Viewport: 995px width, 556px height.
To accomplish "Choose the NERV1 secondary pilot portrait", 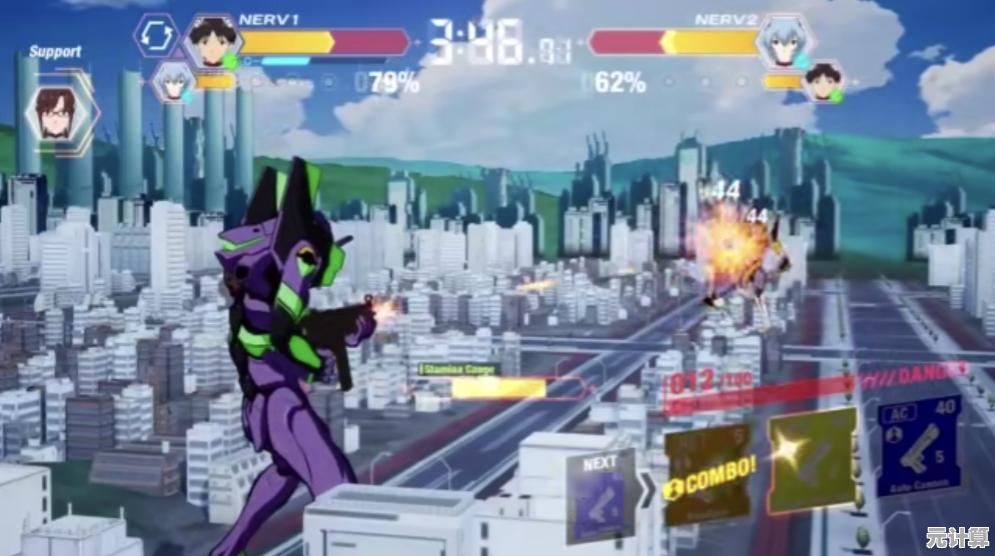I will (173, 83).
